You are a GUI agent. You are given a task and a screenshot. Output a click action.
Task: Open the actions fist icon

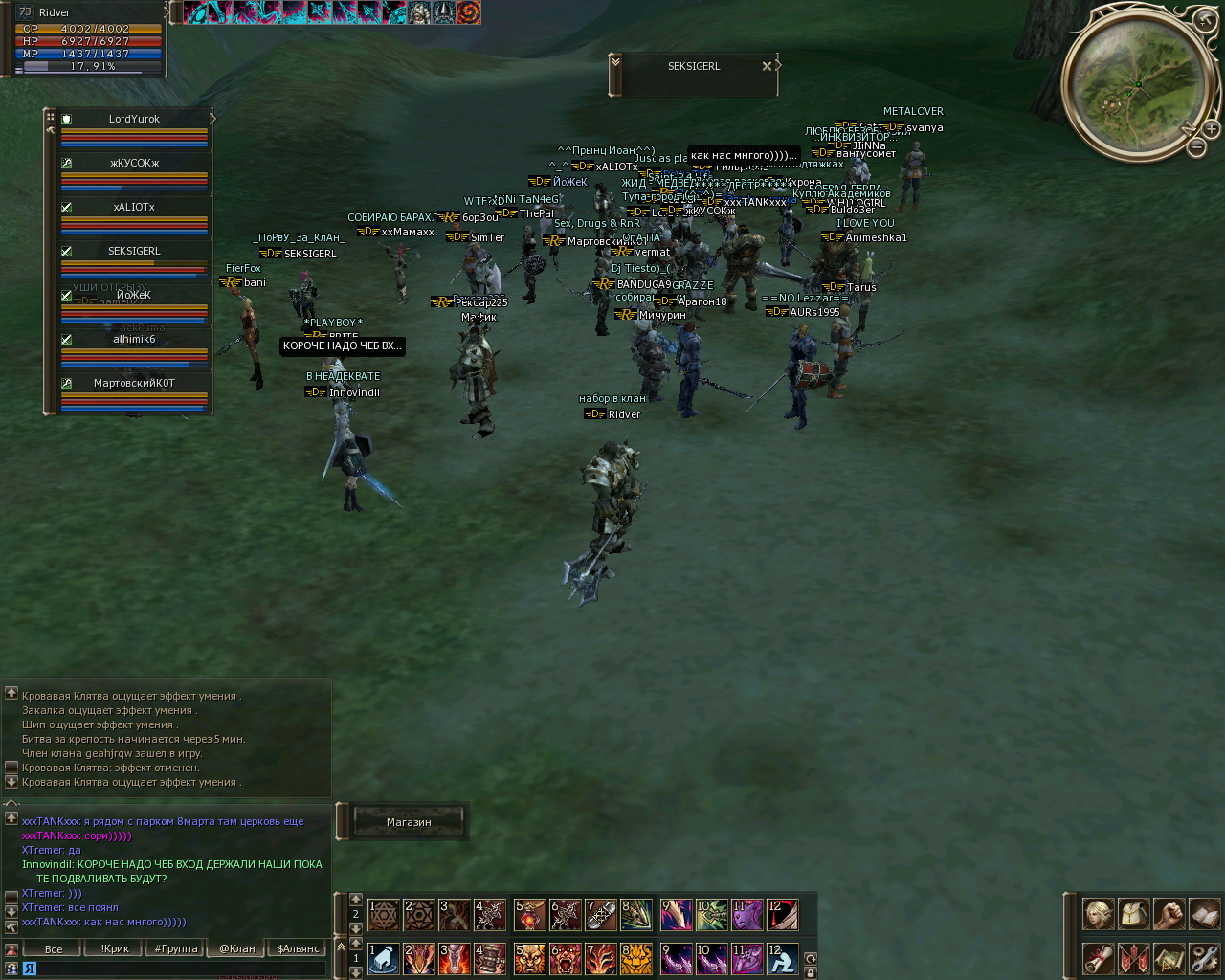pos(1169,914)
